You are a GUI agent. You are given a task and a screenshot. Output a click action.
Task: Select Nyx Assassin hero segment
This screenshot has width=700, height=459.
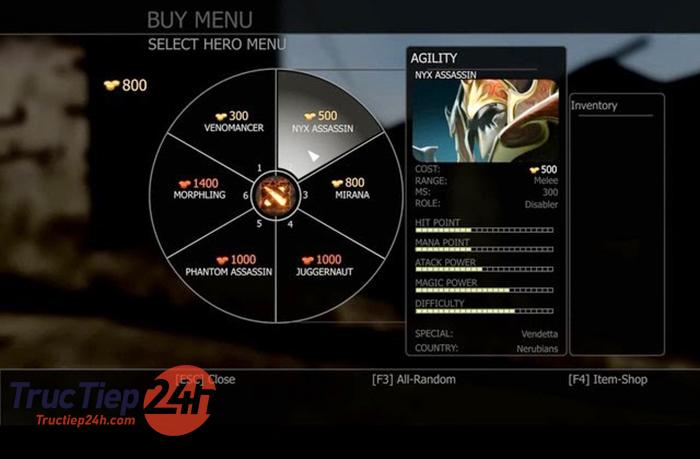coord(320,123)
